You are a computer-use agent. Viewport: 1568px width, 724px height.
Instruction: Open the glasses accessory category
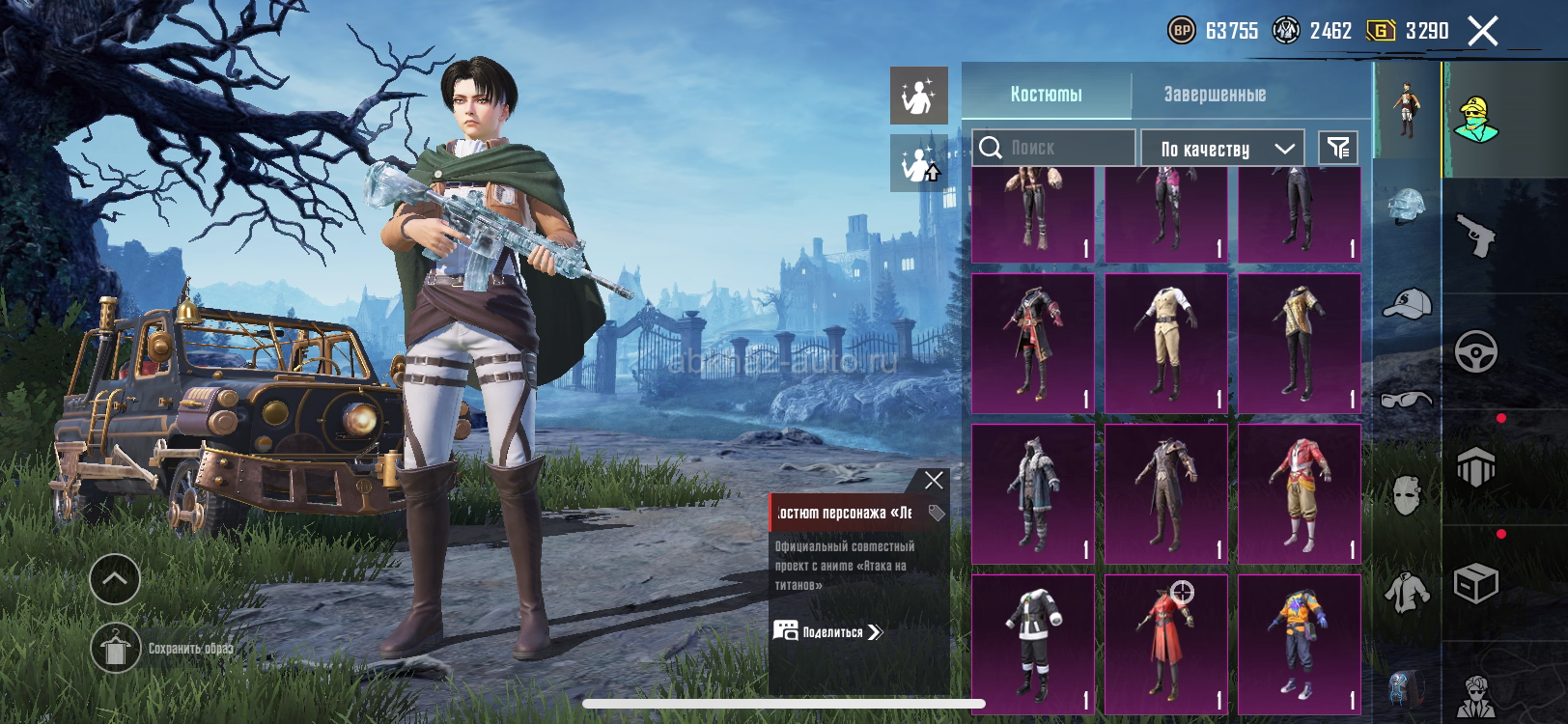click(x=1407, y=398)
